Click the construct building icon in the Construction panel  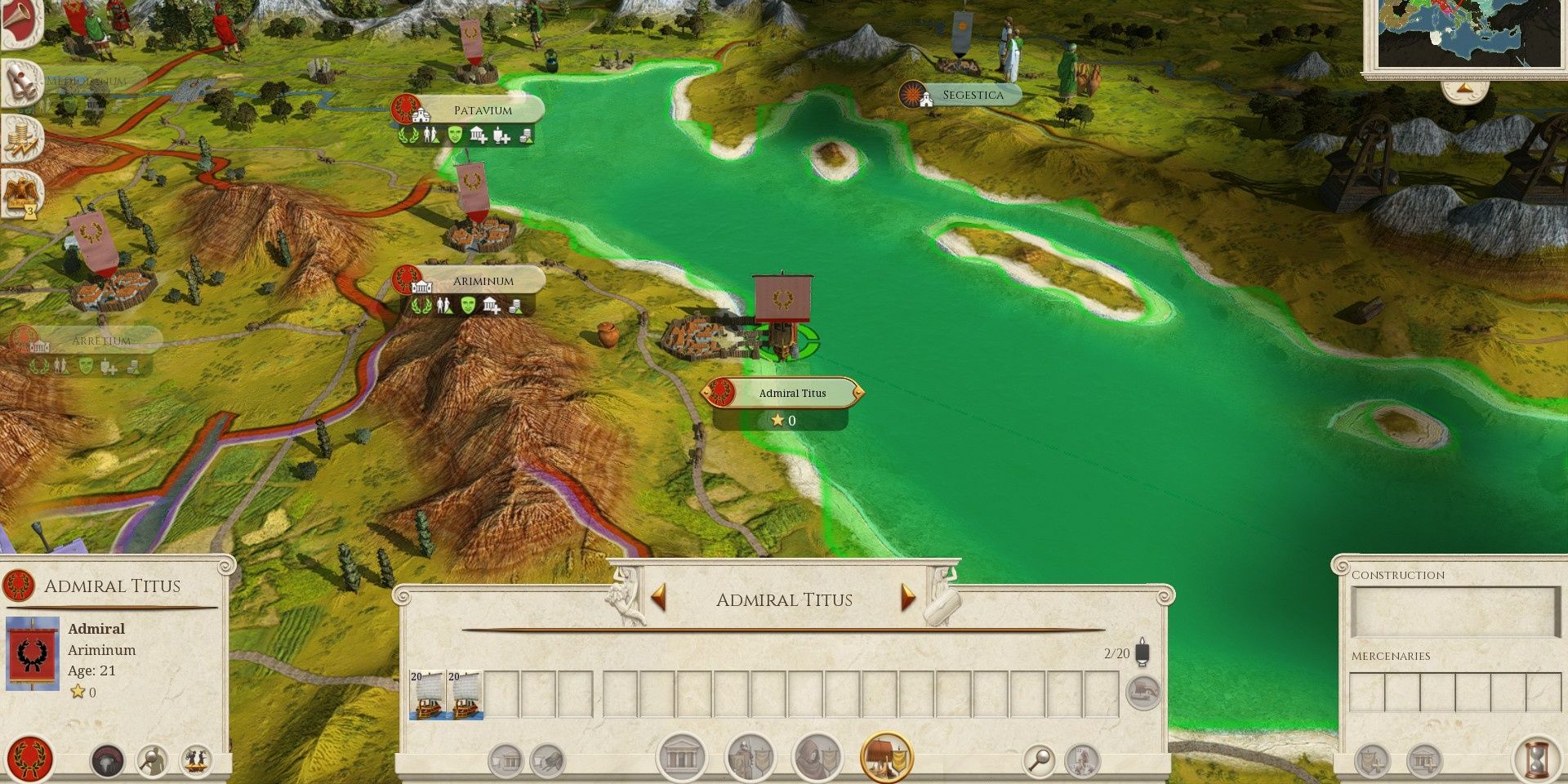(1424, 760)
